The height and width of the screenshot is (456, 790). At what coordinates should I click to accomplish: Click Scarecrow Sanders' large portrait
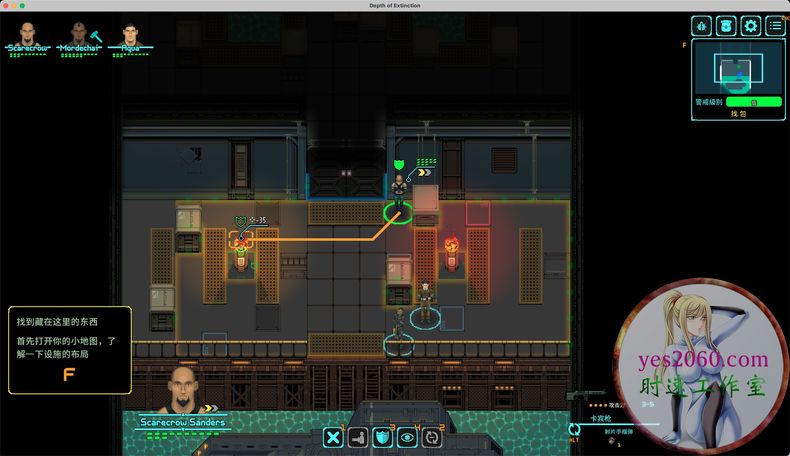coord(181,389)
